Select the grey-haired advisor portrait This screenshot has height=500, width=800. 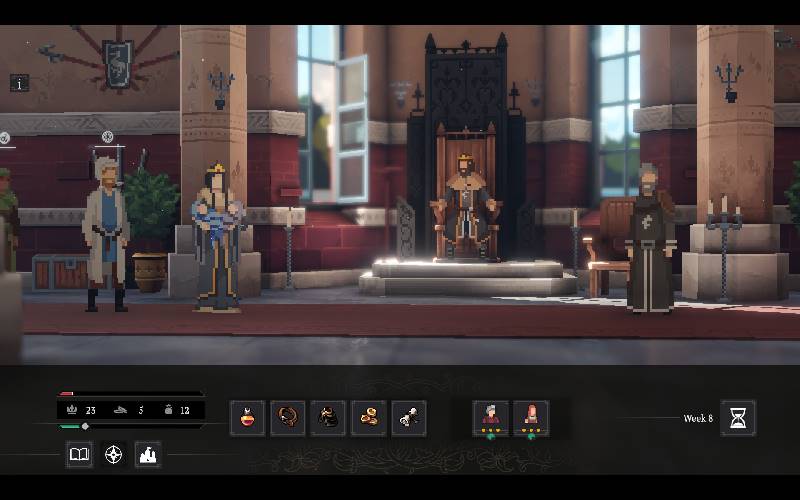click(x=490, y=417)
